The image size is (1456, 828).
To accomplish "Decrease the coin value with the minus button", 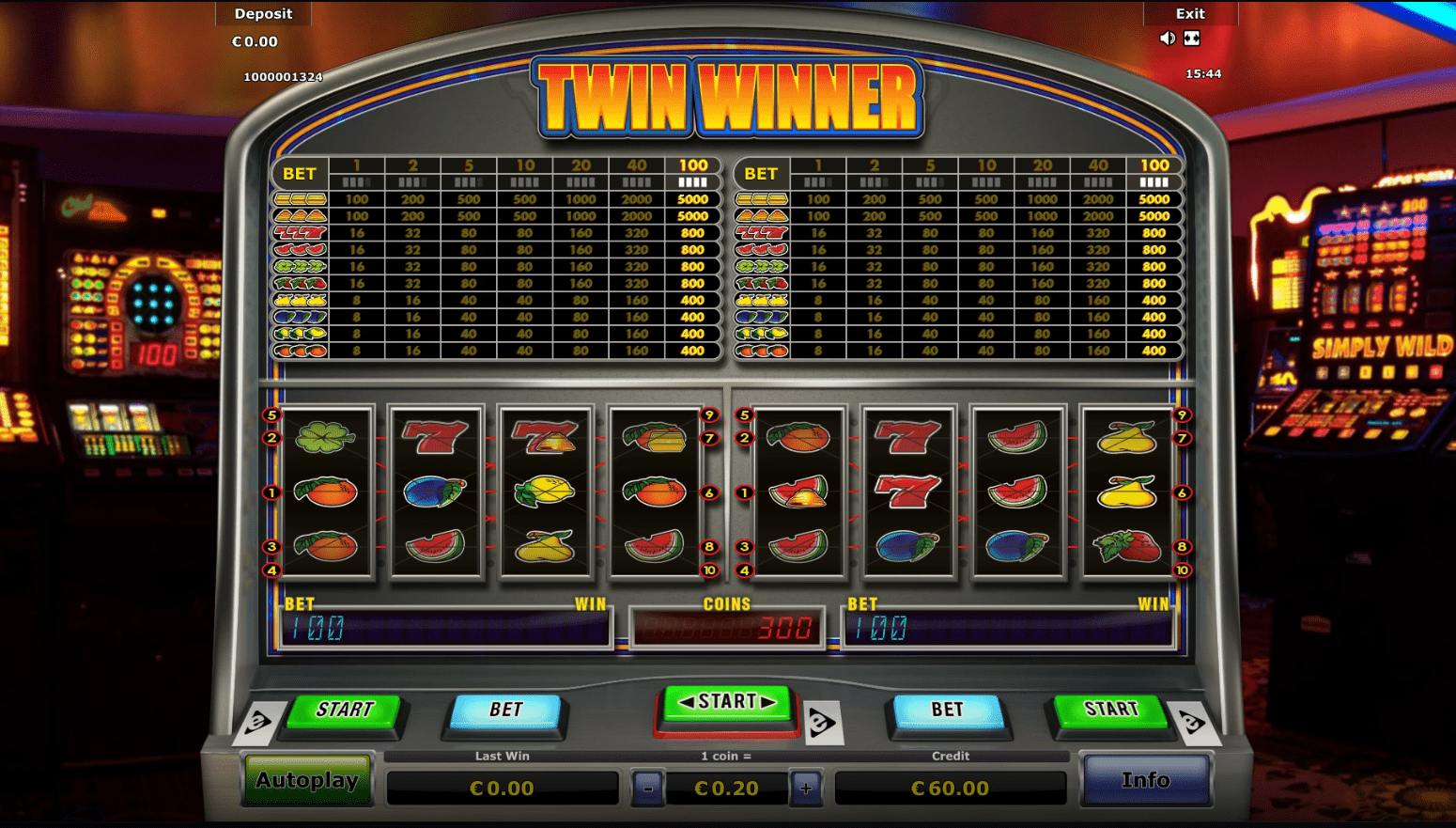I will pyautogui.click(x=649, y=789).
